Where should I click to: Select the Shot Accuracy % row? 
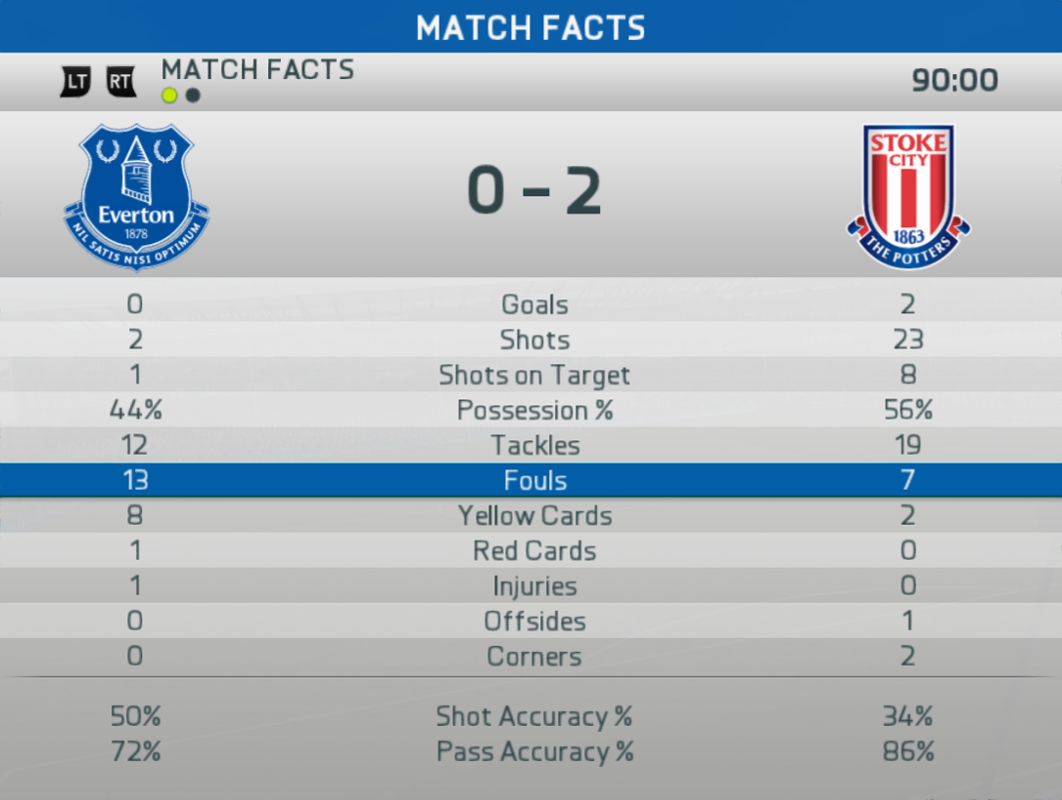534,716
